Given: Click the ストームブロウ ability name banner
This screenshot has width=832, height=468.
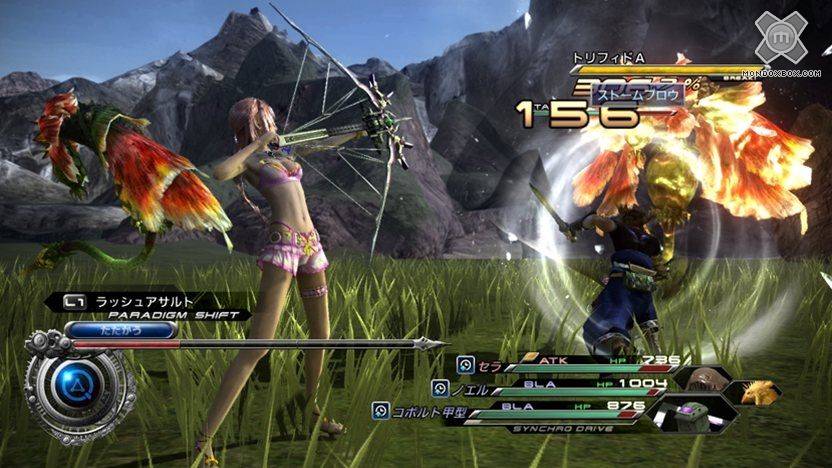Looking at the screenshot, I should pyautogui.click(x=636, y=95).
